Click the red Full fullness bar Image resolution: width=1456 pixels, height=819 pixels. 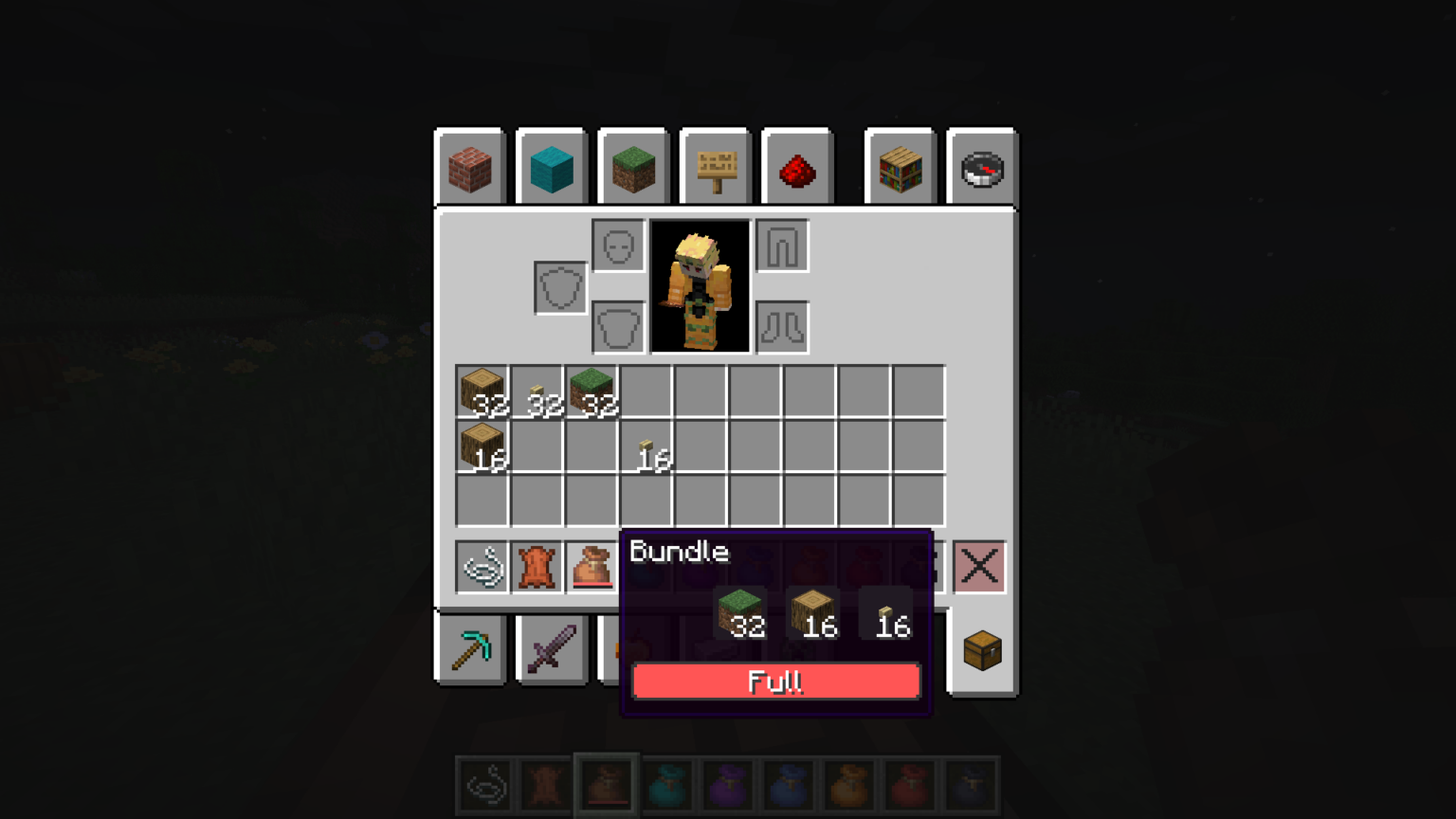pyautogui.click(x=775, y=682)
